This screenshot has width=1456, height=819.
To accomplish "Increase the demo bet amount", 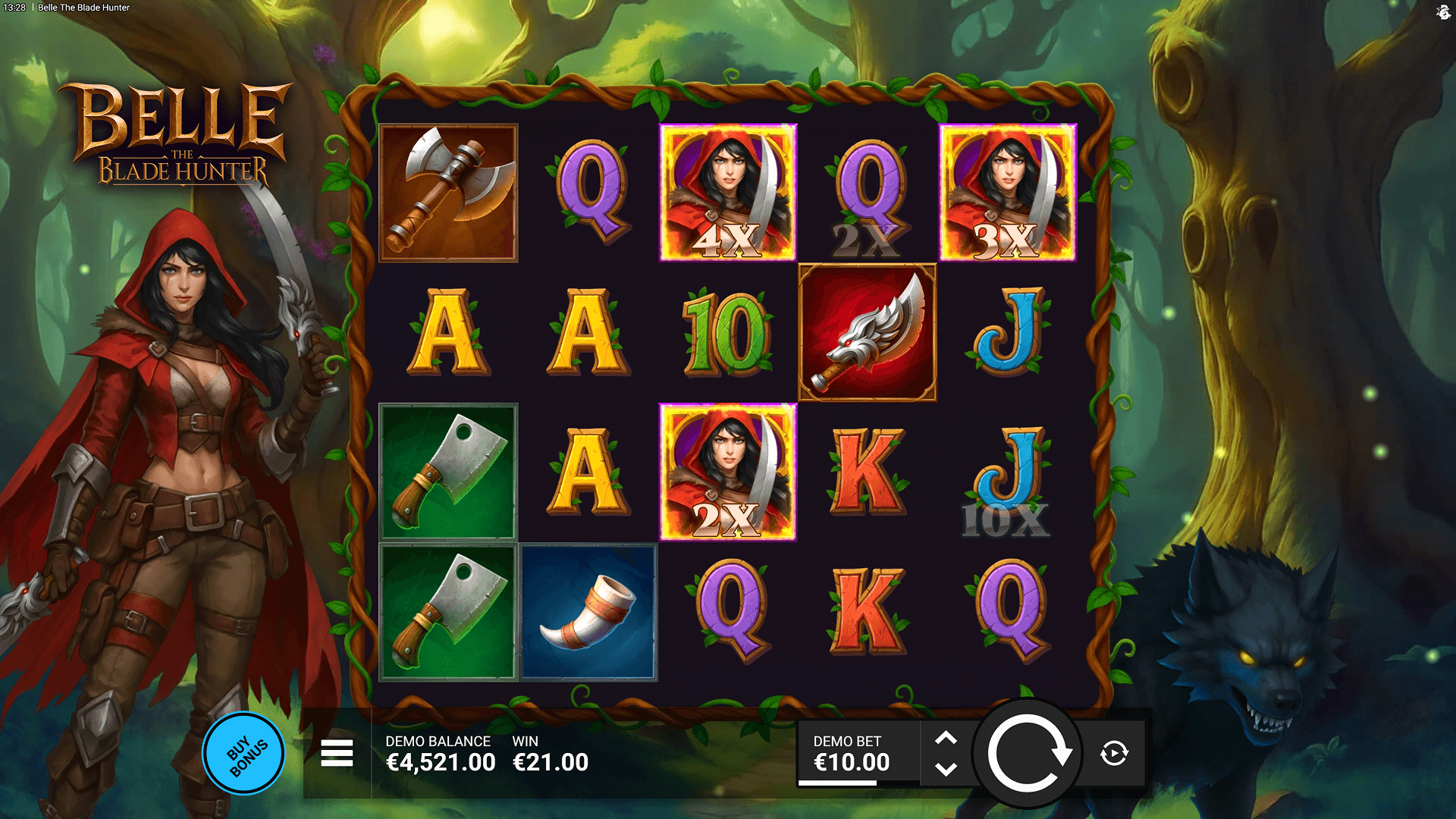I will 946,738.
